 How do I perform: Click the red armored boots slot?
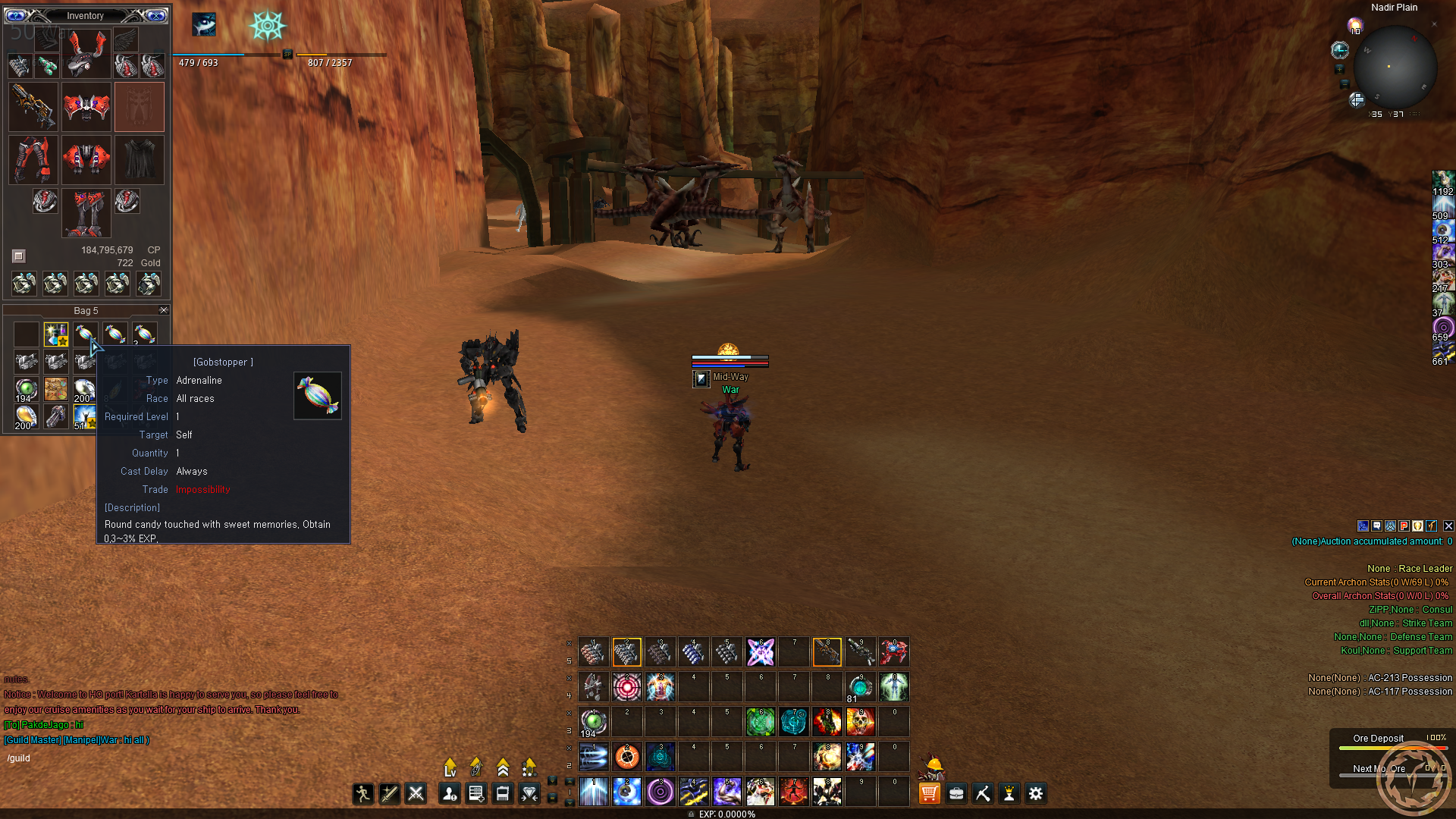click(86, 213)
